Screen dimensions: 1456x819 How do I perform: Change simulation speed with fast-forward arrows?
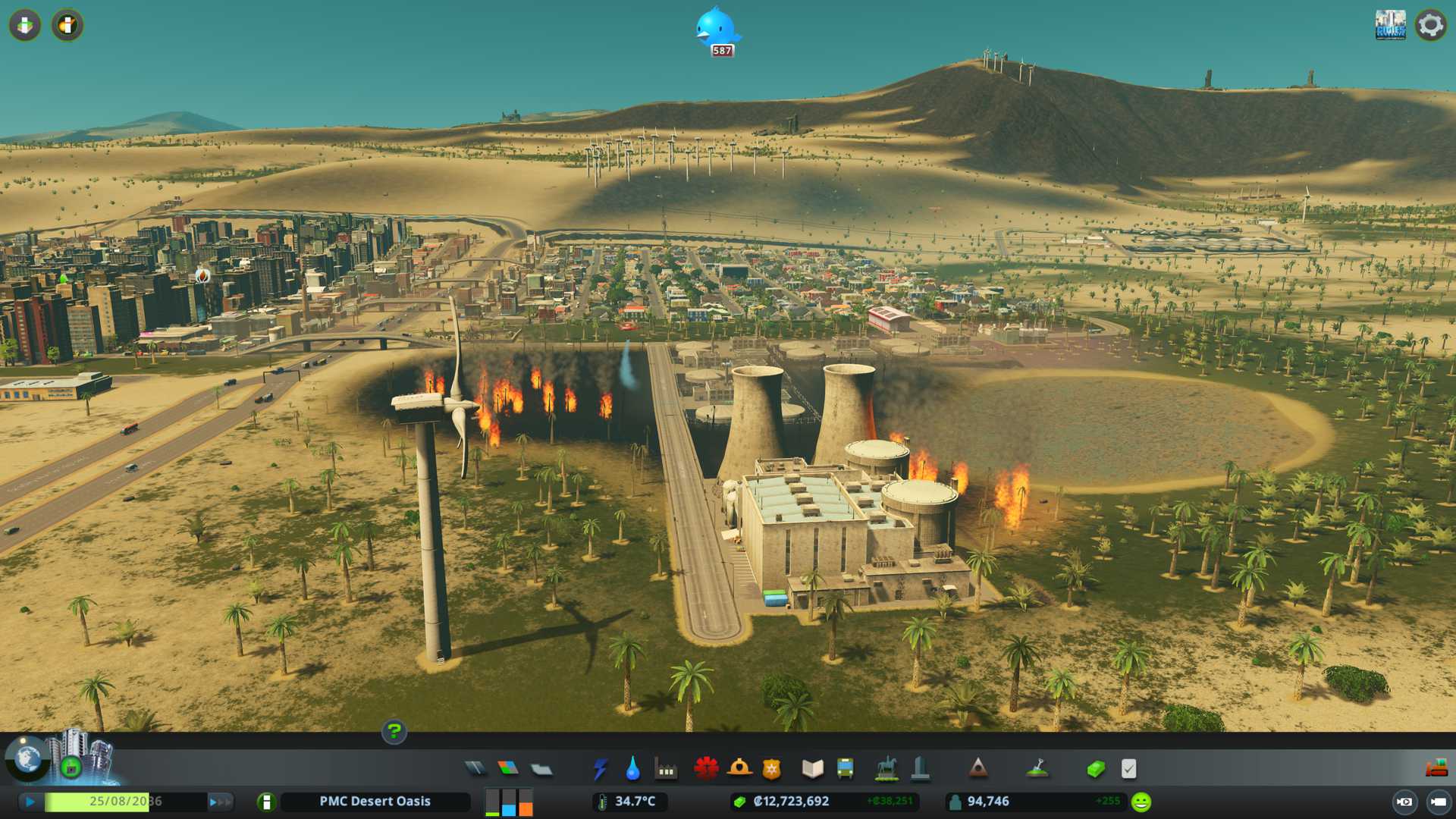220,802
